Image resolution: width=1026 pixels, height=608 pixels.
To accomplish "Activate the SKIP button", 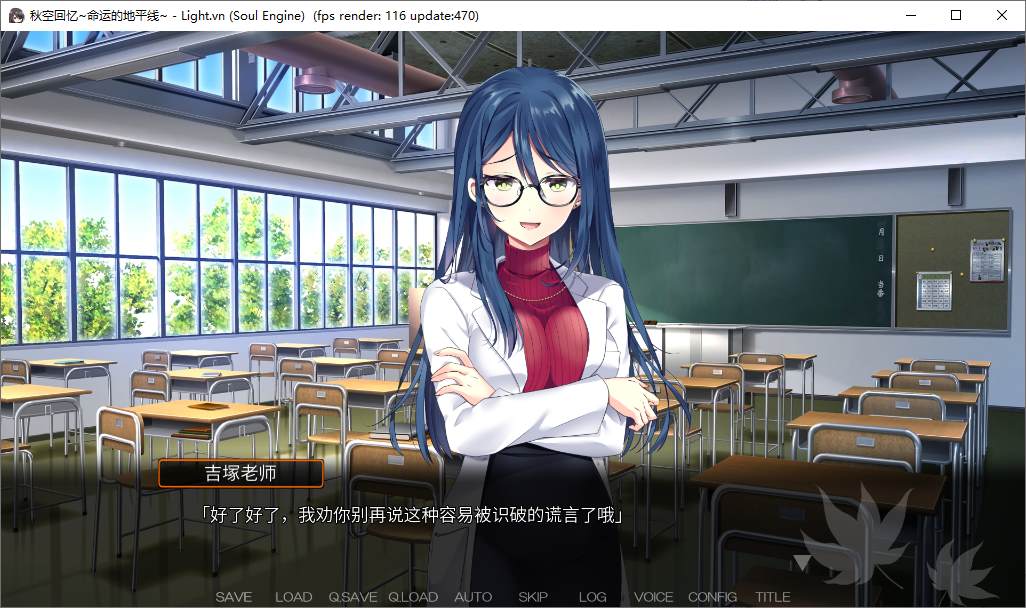I will click(x=533, y=597).
